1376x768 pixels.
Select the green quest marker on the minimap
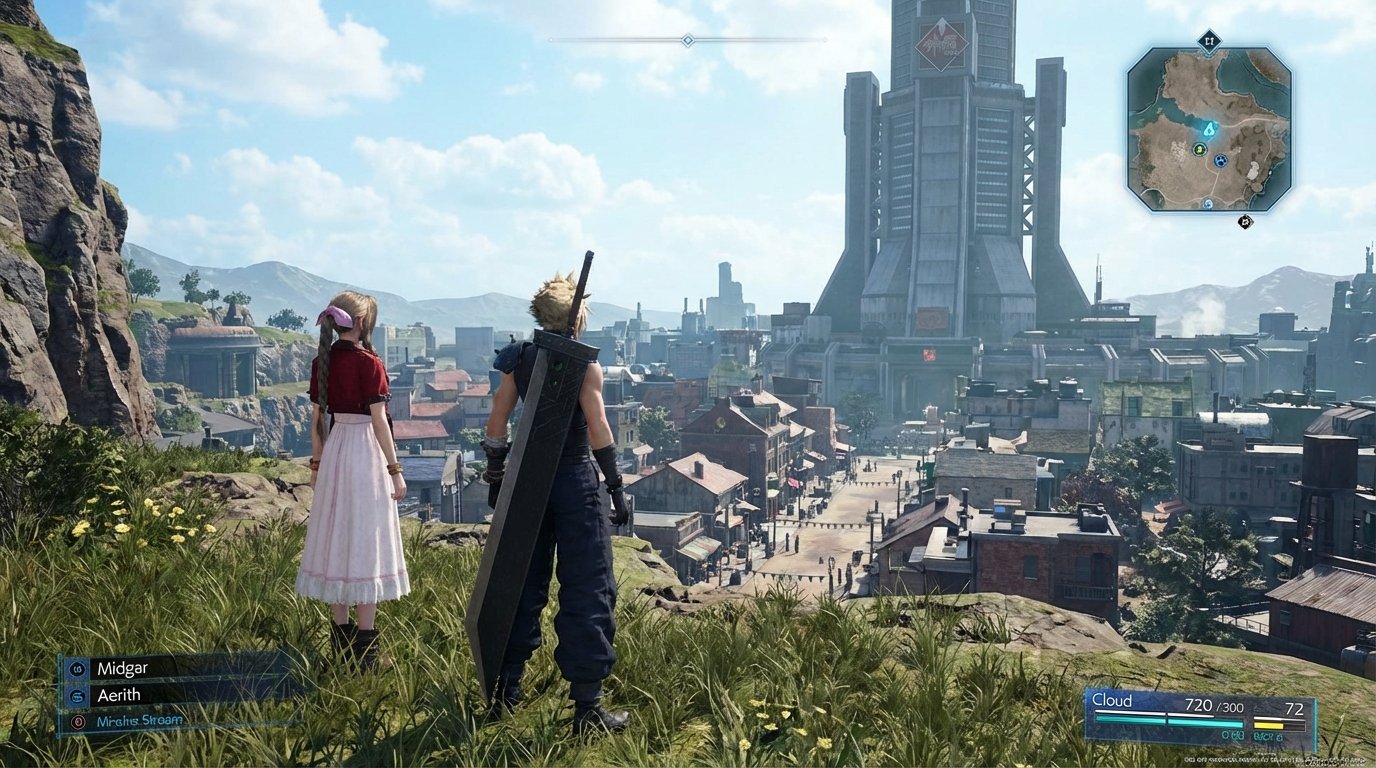pyautogui.click(x=1198, y=149)
